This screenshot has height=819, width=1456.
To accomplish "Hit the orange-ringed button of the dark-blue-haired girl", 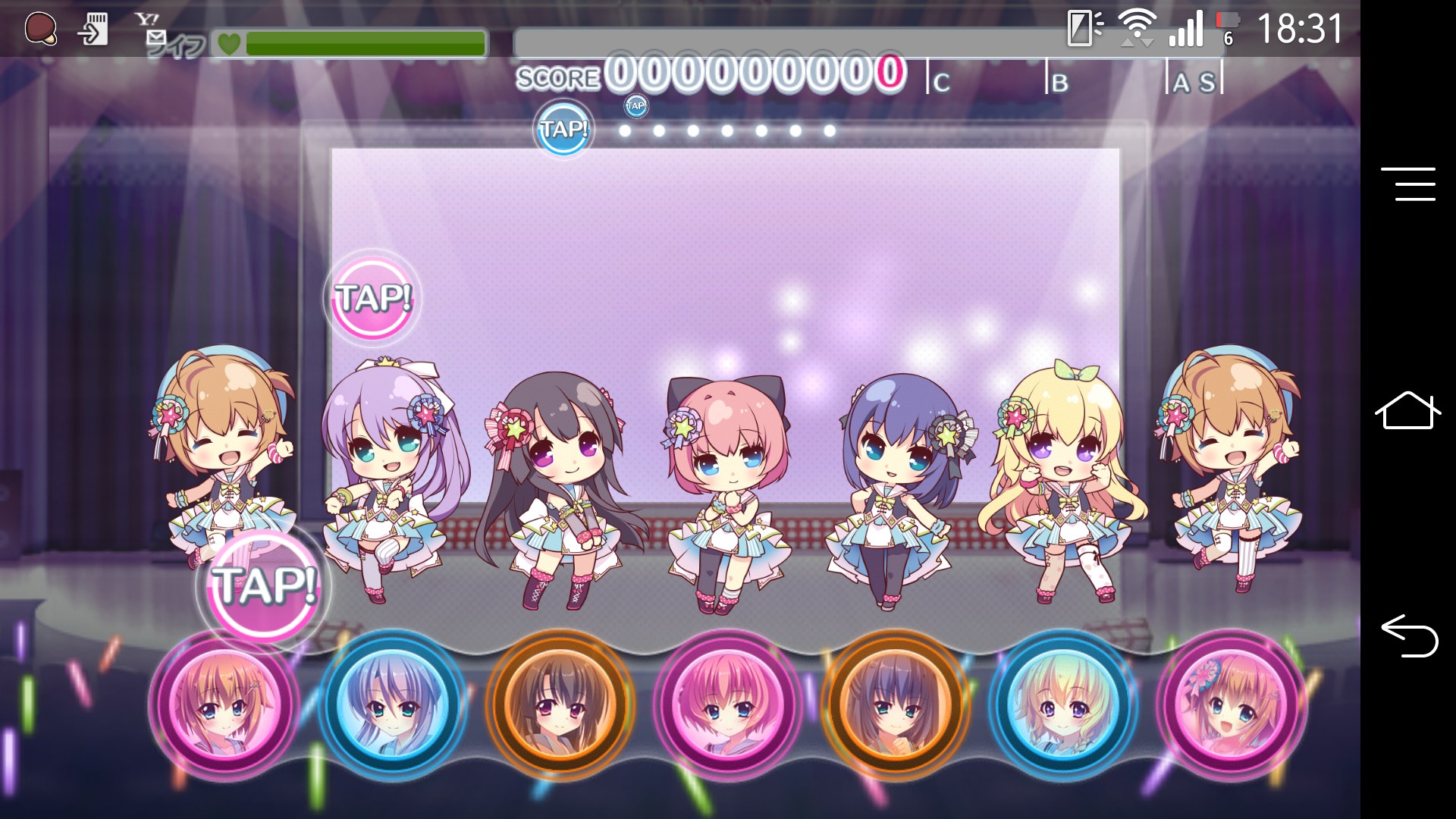I will tap(896, 706).
